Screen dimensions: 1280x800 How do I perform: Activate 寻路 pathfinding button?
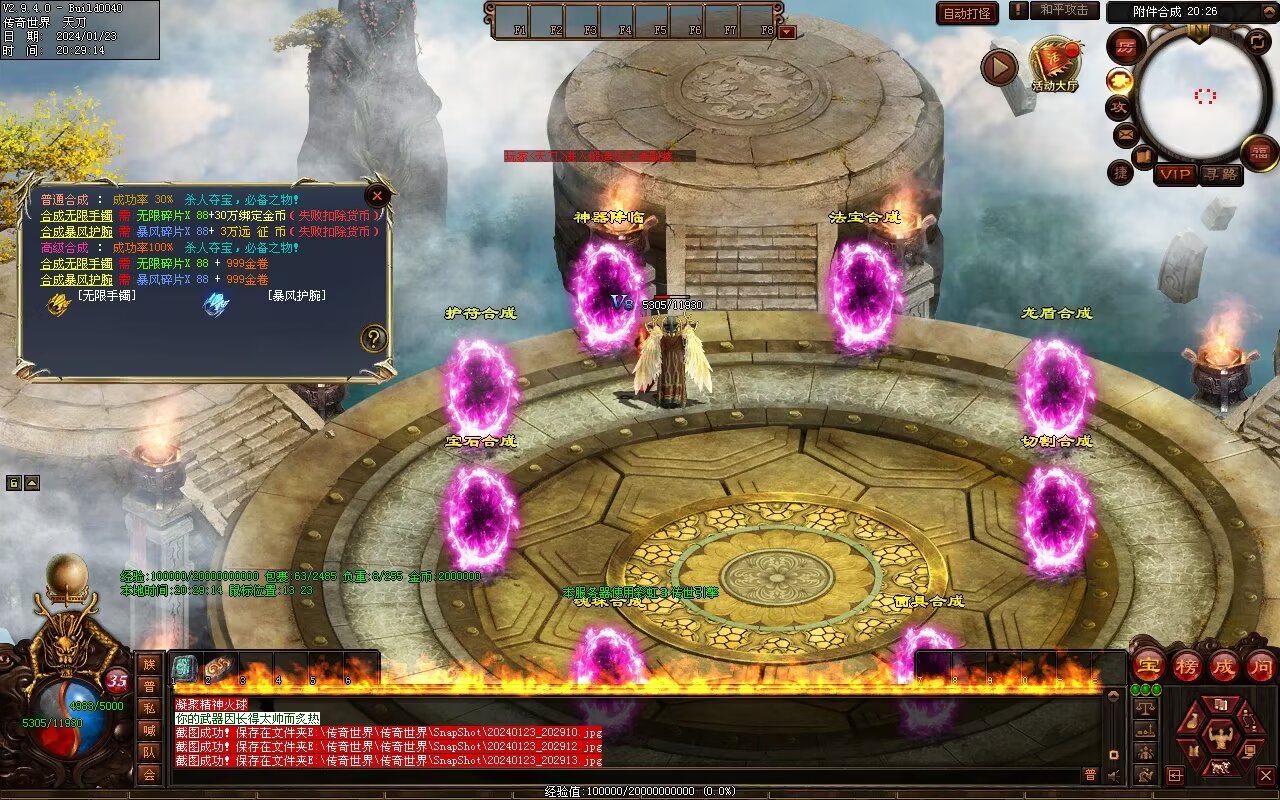click(1220, 174)
